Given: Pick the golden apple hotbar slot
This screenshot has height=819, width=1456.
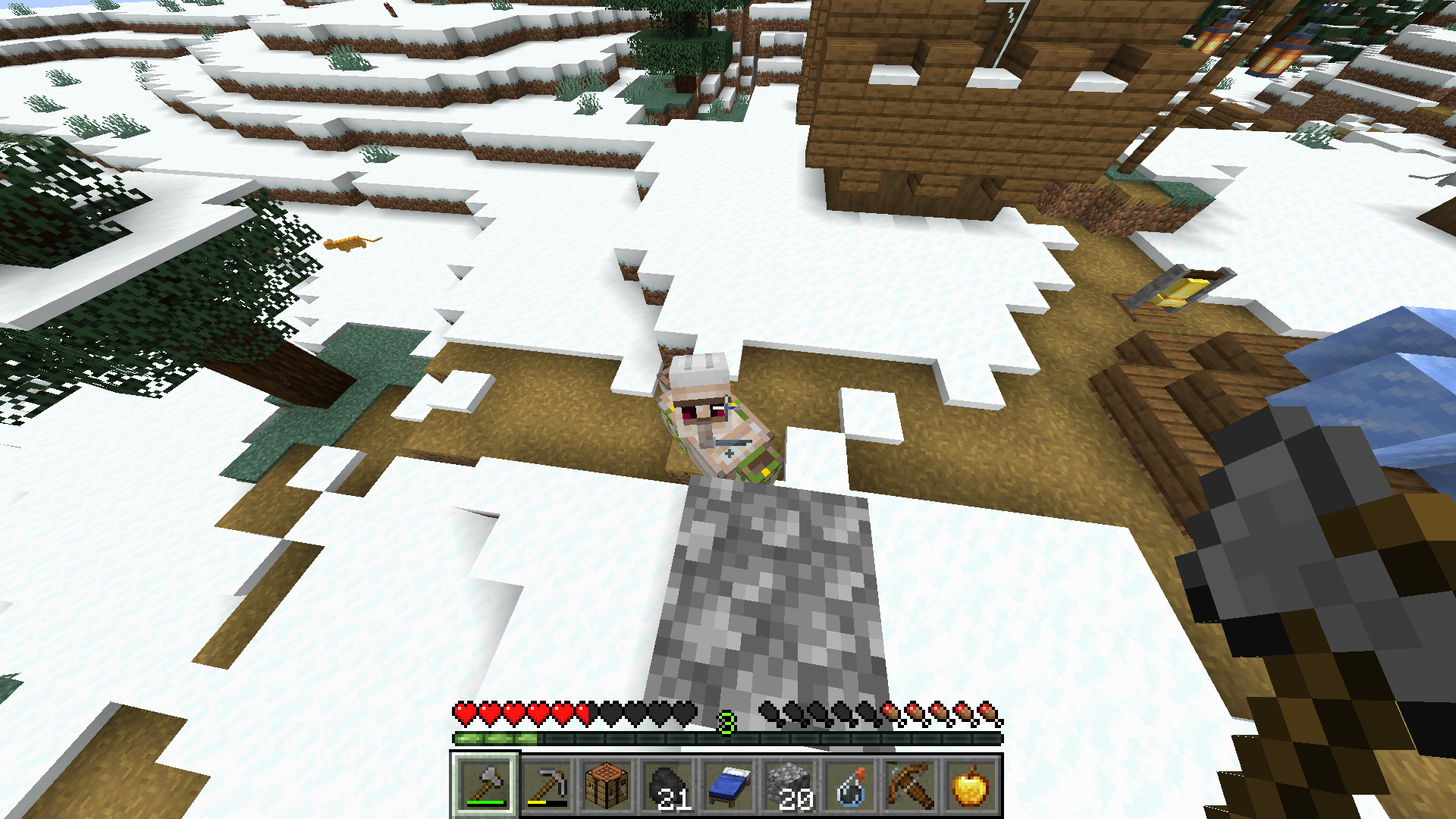Looking at the screenshot, I should coord(971,785).
